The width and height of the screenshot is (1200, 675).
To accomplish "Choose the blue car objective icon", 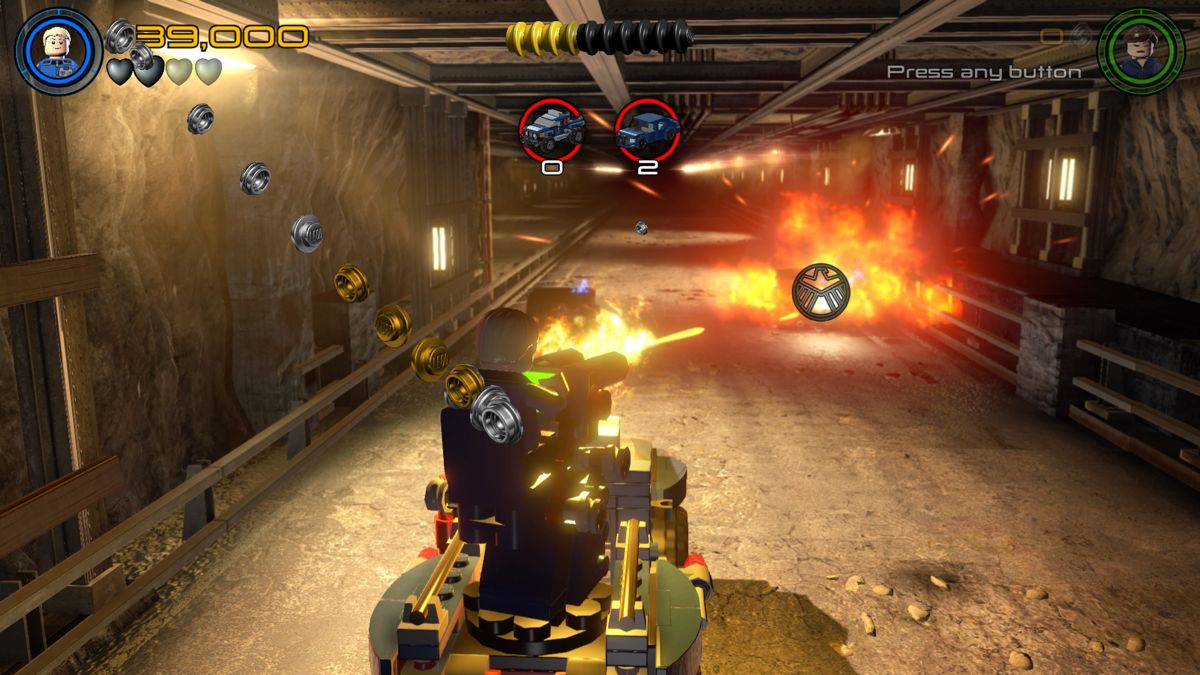I will coord(647,130).
